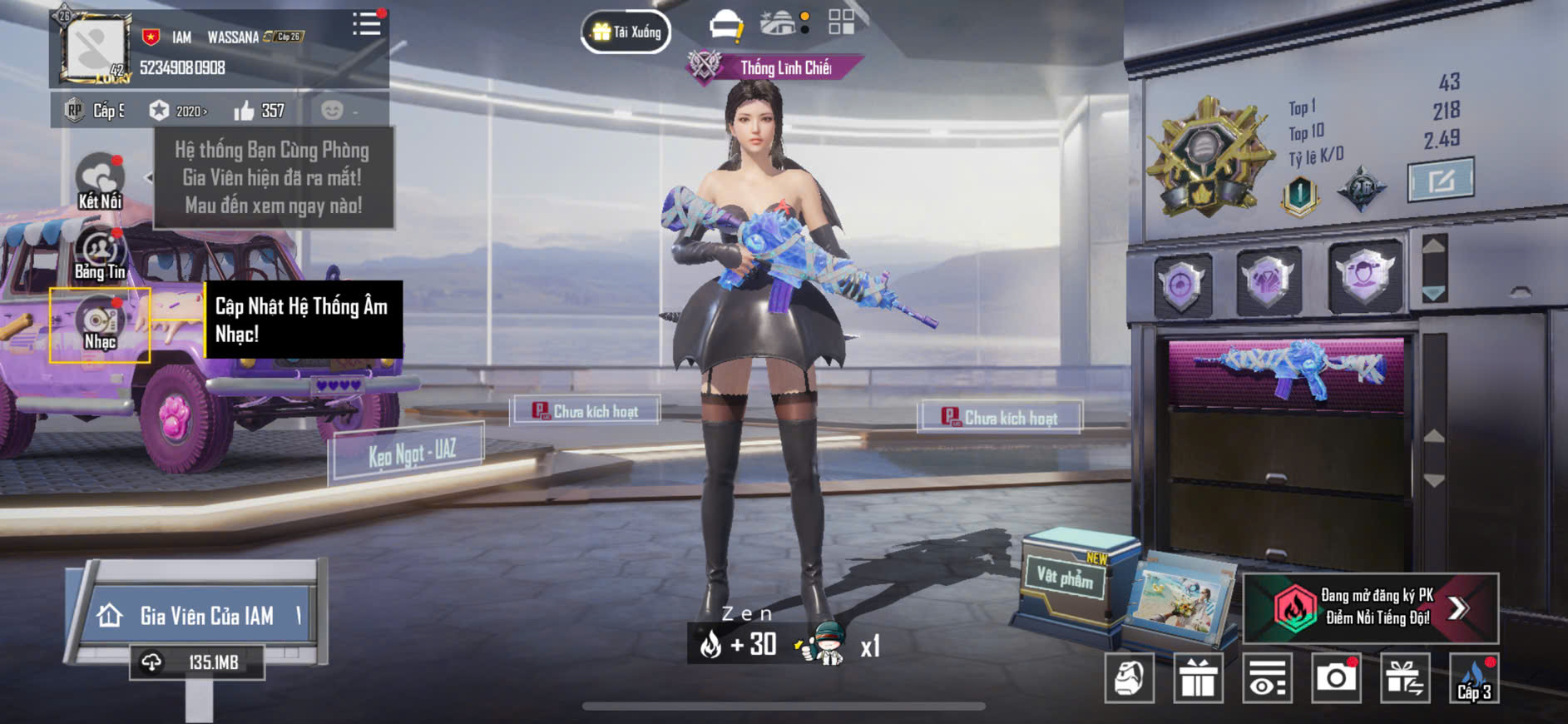Tap the player avatar portrait
The image size is (1568, 724).
(x=96, y=47)
